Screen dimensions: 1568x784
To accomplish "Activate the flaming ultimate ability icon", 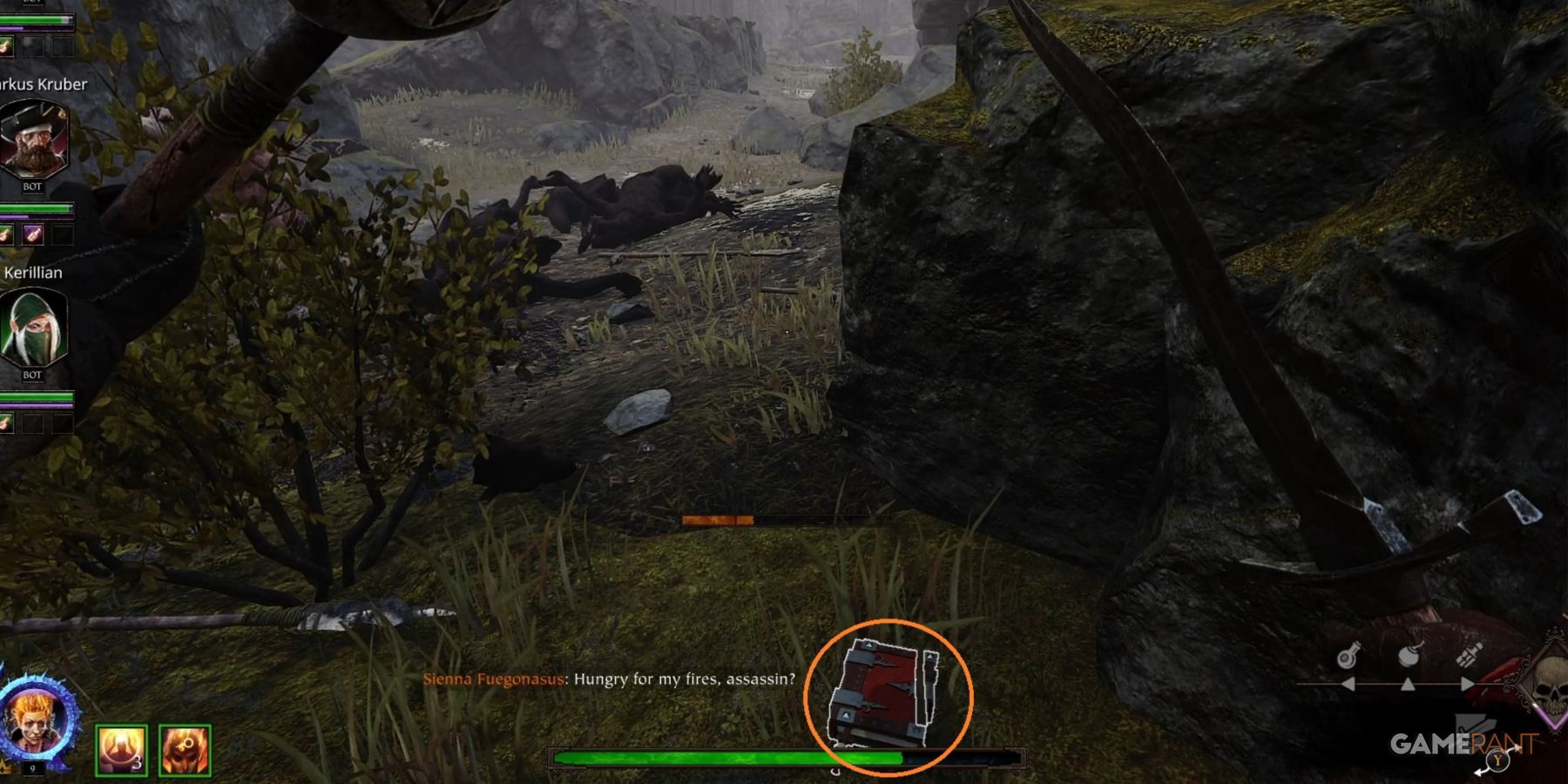I will [x=185, y=747].
